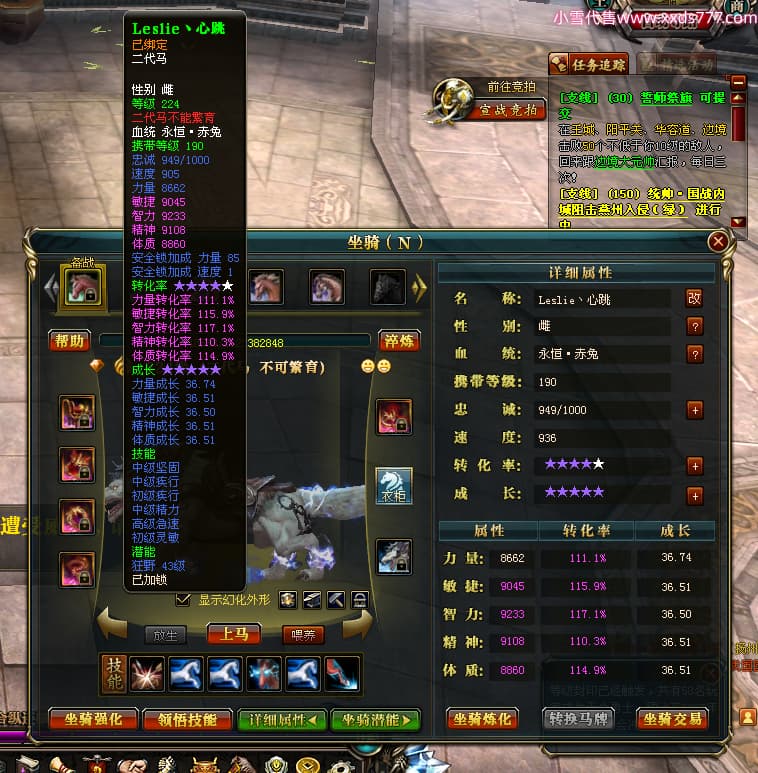Toggle the 详细属性 detailed attributes panel
The width and height of the screenshot is (758, 773).
tap(282, 719)
